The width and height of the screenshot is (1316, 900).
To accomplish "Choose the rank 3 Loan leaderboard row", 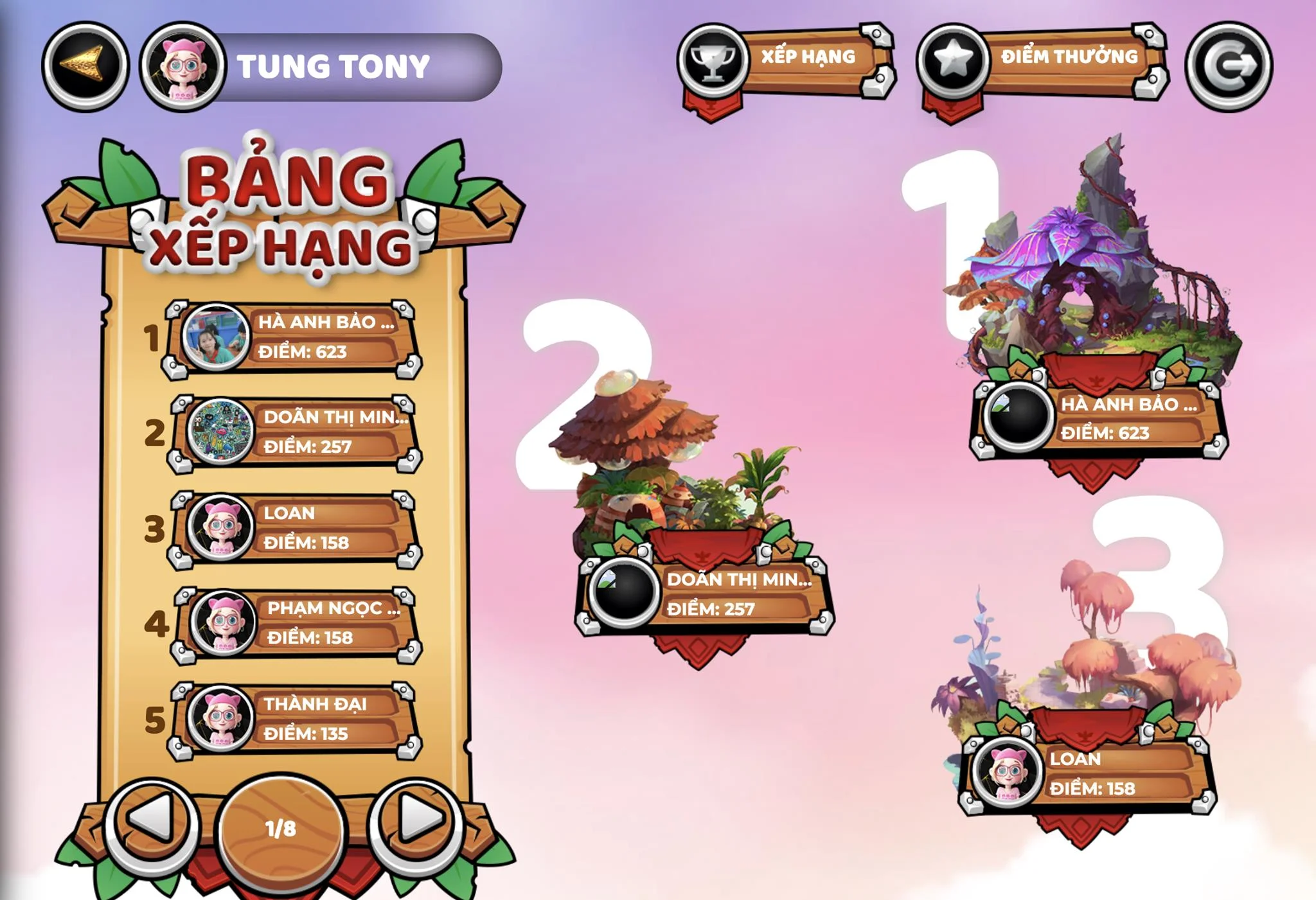I will click(297, 528).
